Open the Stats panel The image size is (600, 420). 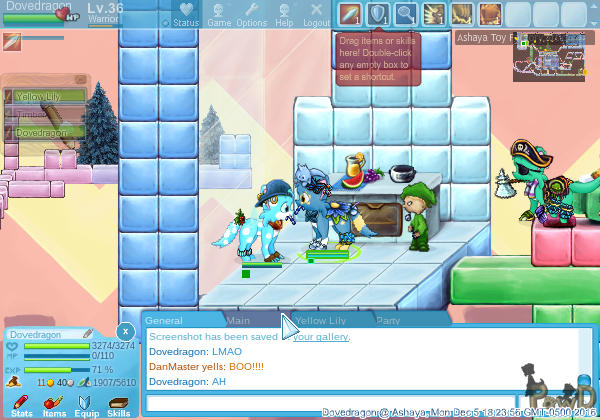(21, 405)
